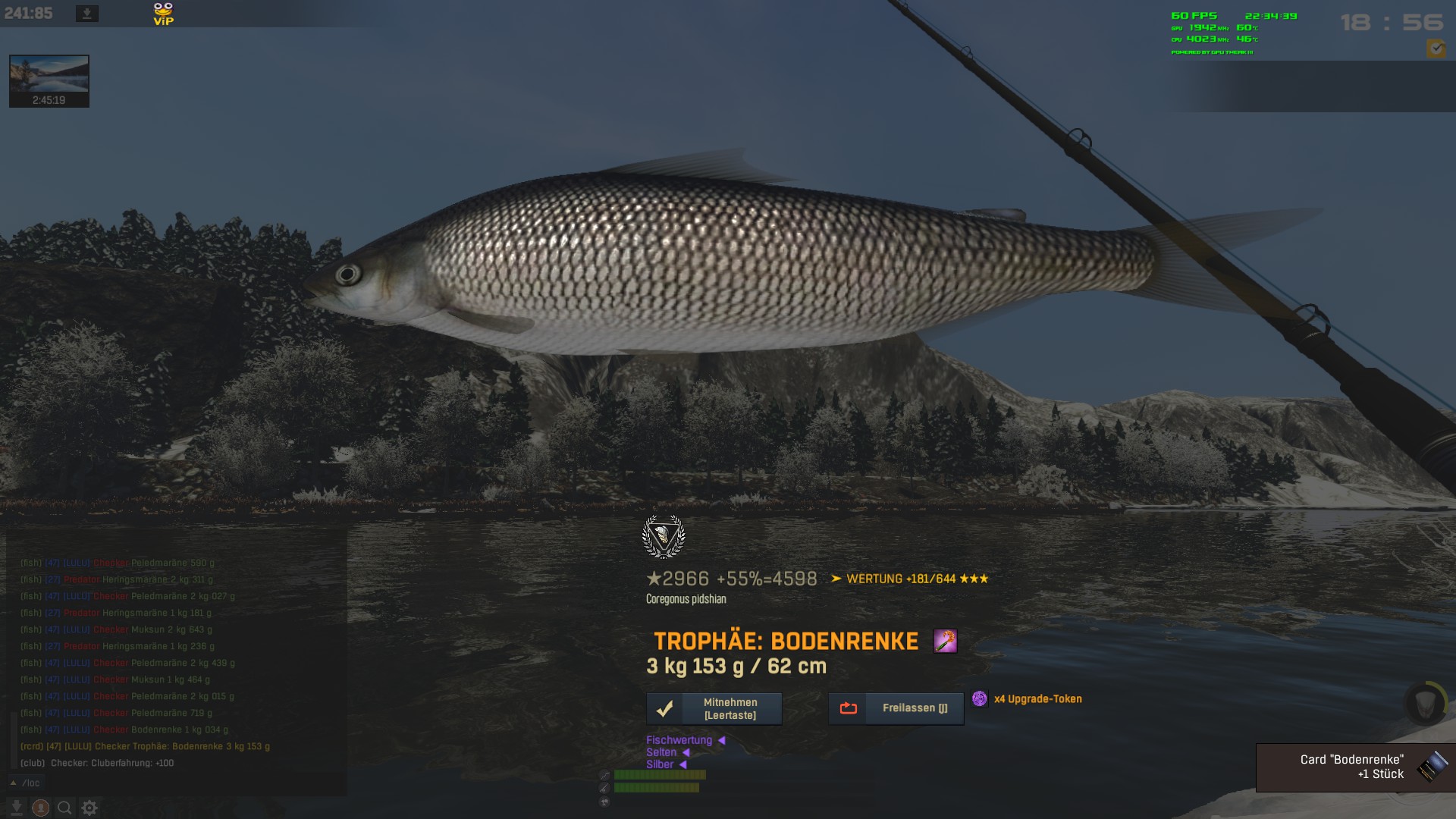Click the Card "Bodenrenke" reward notification
This screenshot has height=819, width=1456.
(1355, 767)
